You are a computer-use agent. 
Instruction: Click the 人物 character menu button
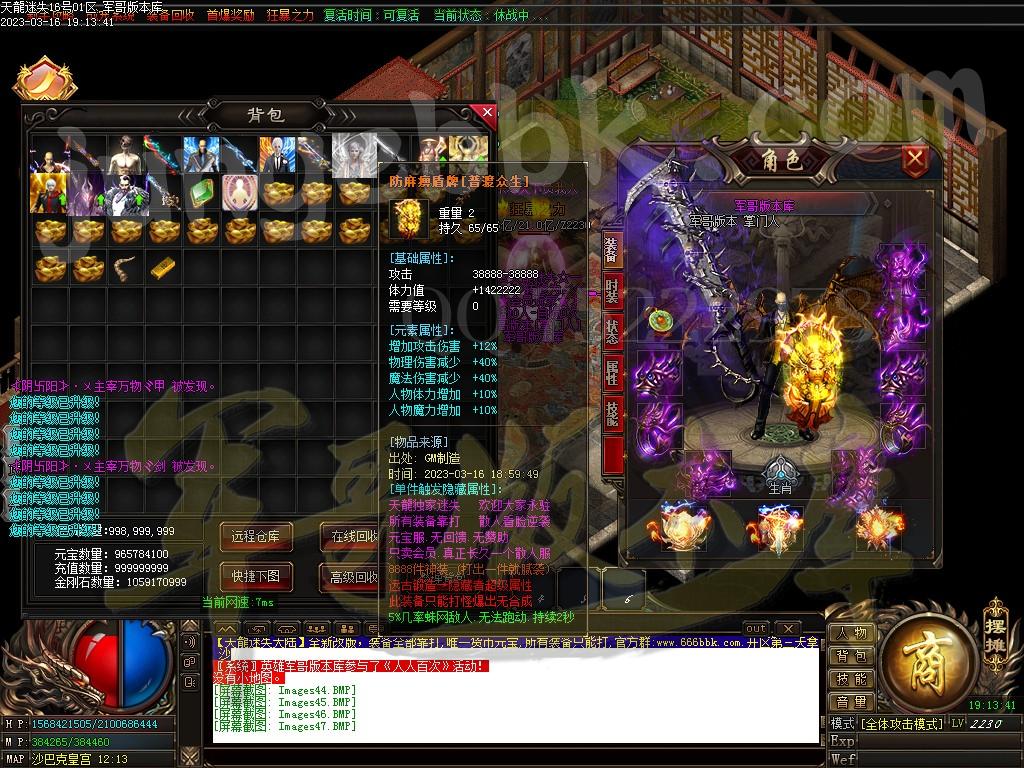(852, 634)
